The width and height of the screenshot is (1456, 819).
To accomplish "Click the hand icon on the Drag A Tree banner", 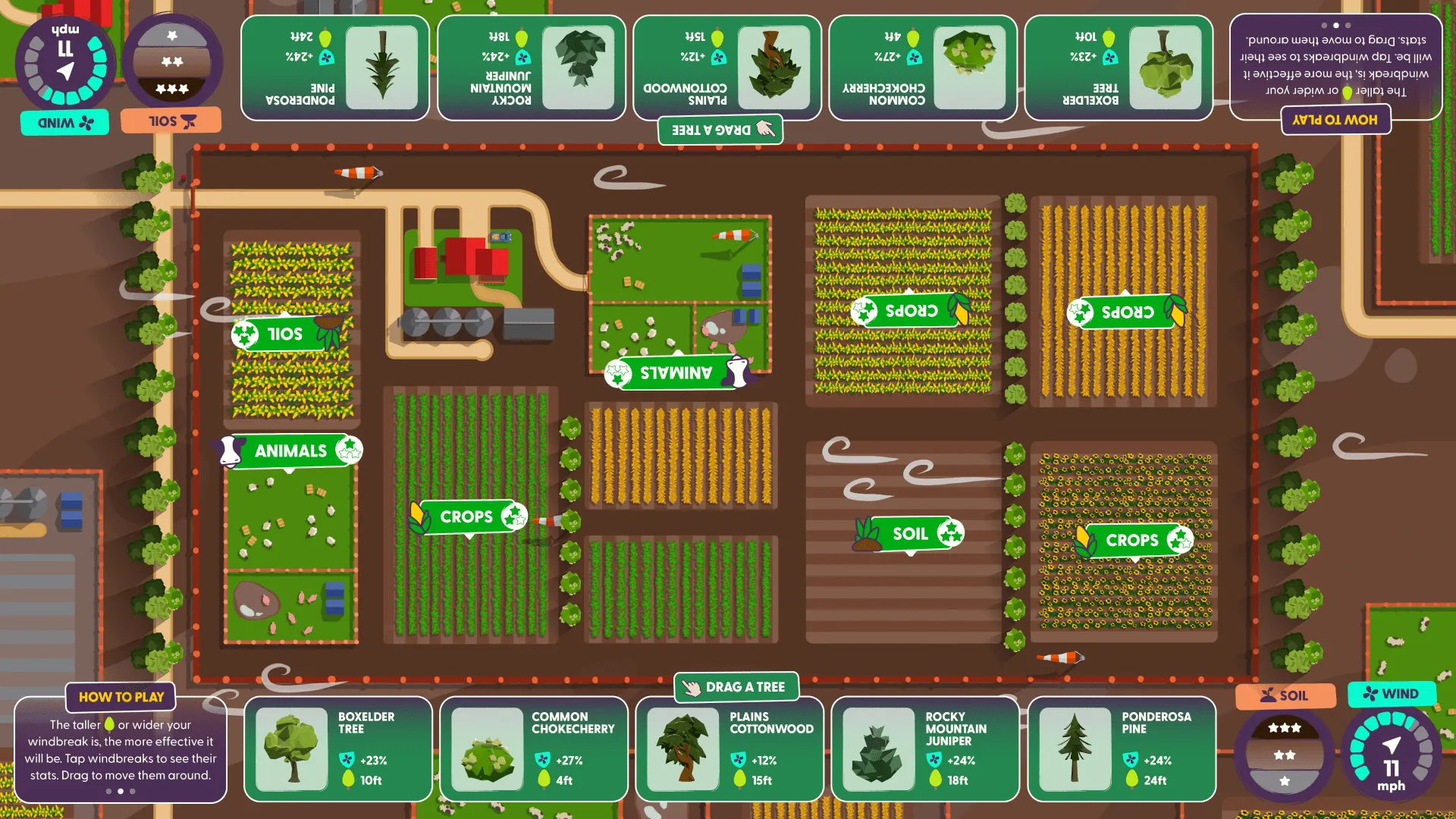I will click(692, 687).
